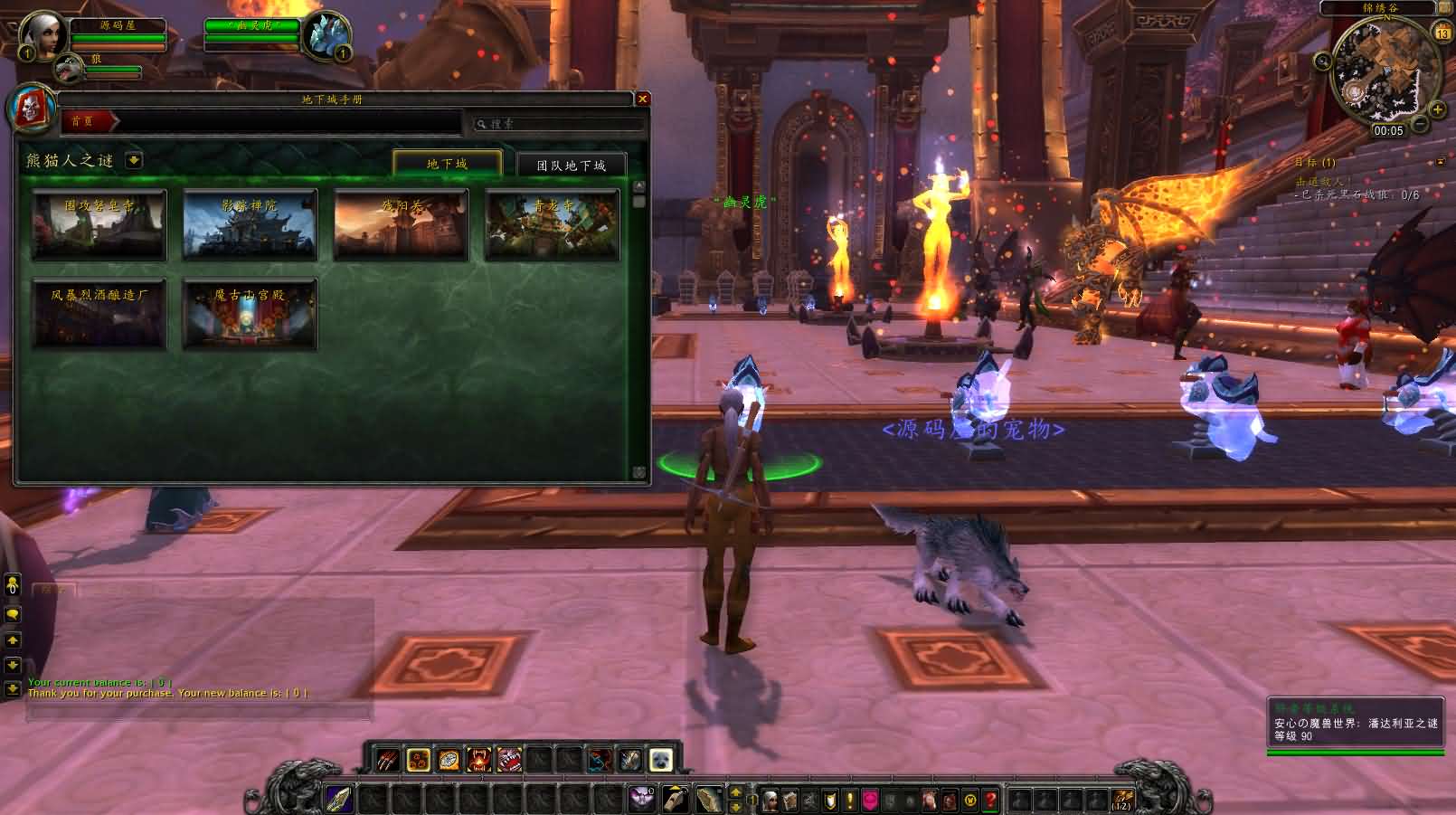This screenshot has height=815, width=1456.
Task: Click the chat bubble menu icon
Action: pos(12,613)
